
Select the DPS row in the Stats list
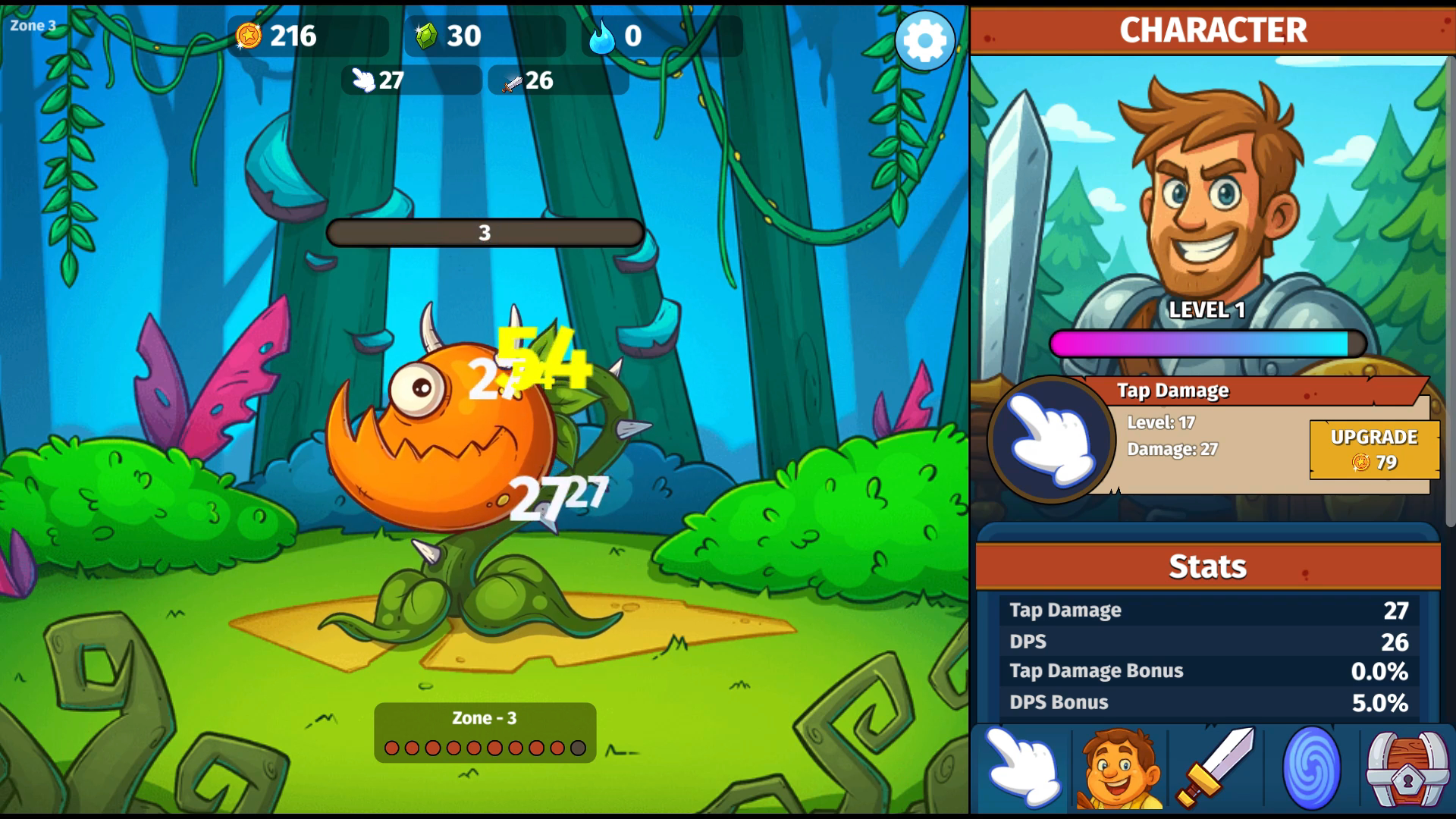coord(1207,641)
